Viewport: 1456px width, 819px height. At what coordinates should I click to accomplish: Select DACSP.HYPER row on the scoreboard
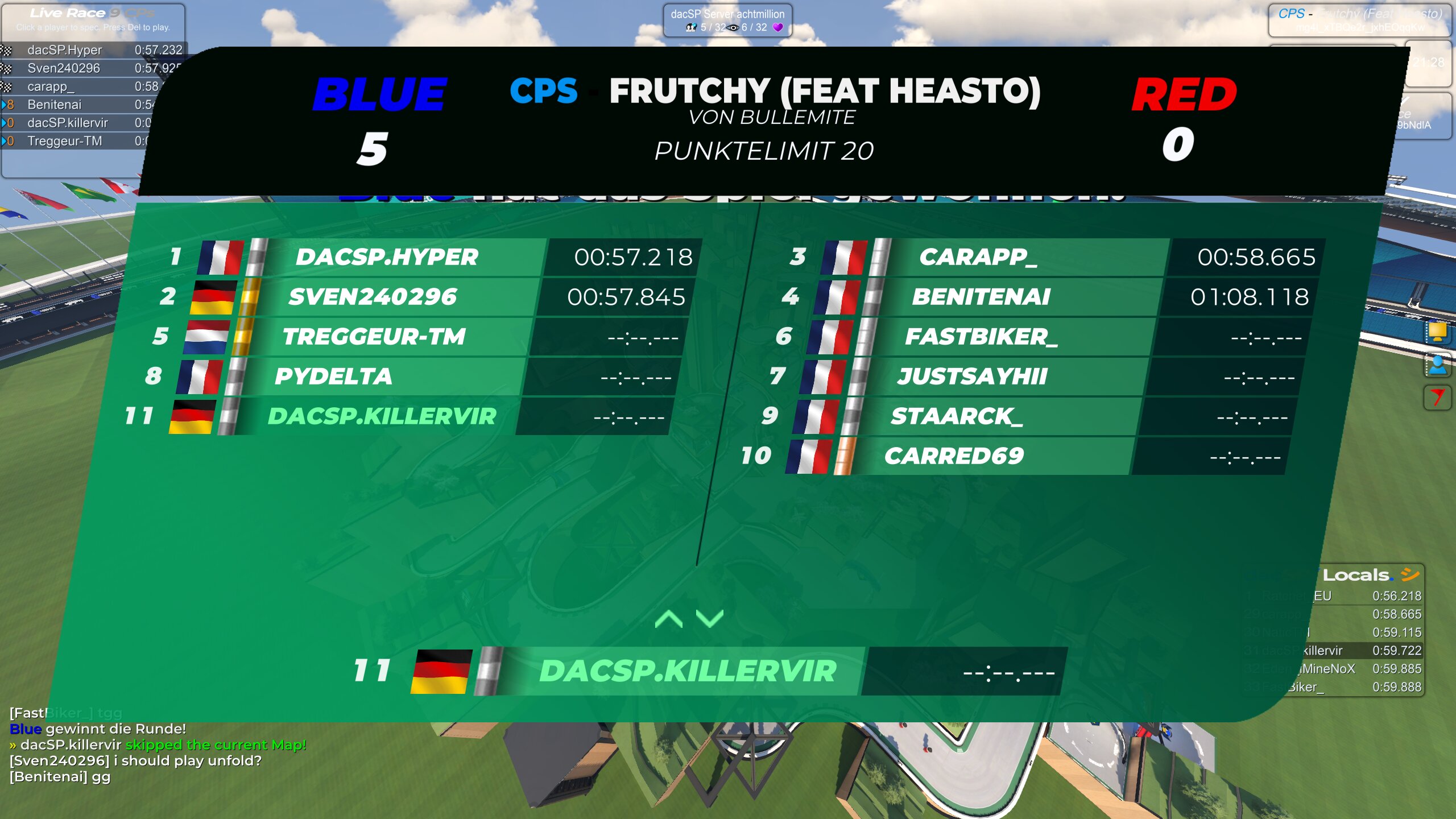tap(387, 257)
